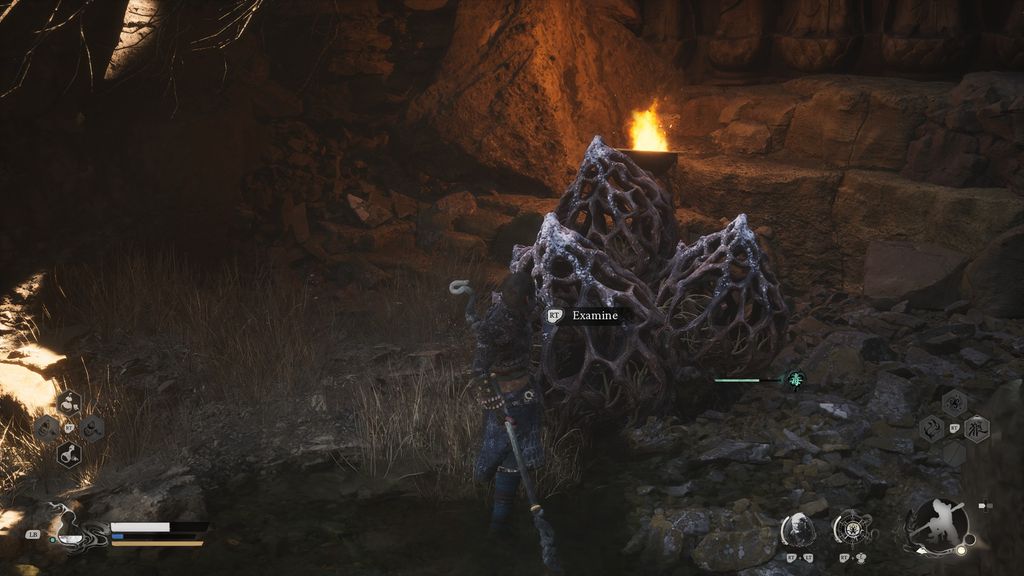
Task: Activate the rightmost spell hexagon with the glyph
Action: tap(976, 430)
